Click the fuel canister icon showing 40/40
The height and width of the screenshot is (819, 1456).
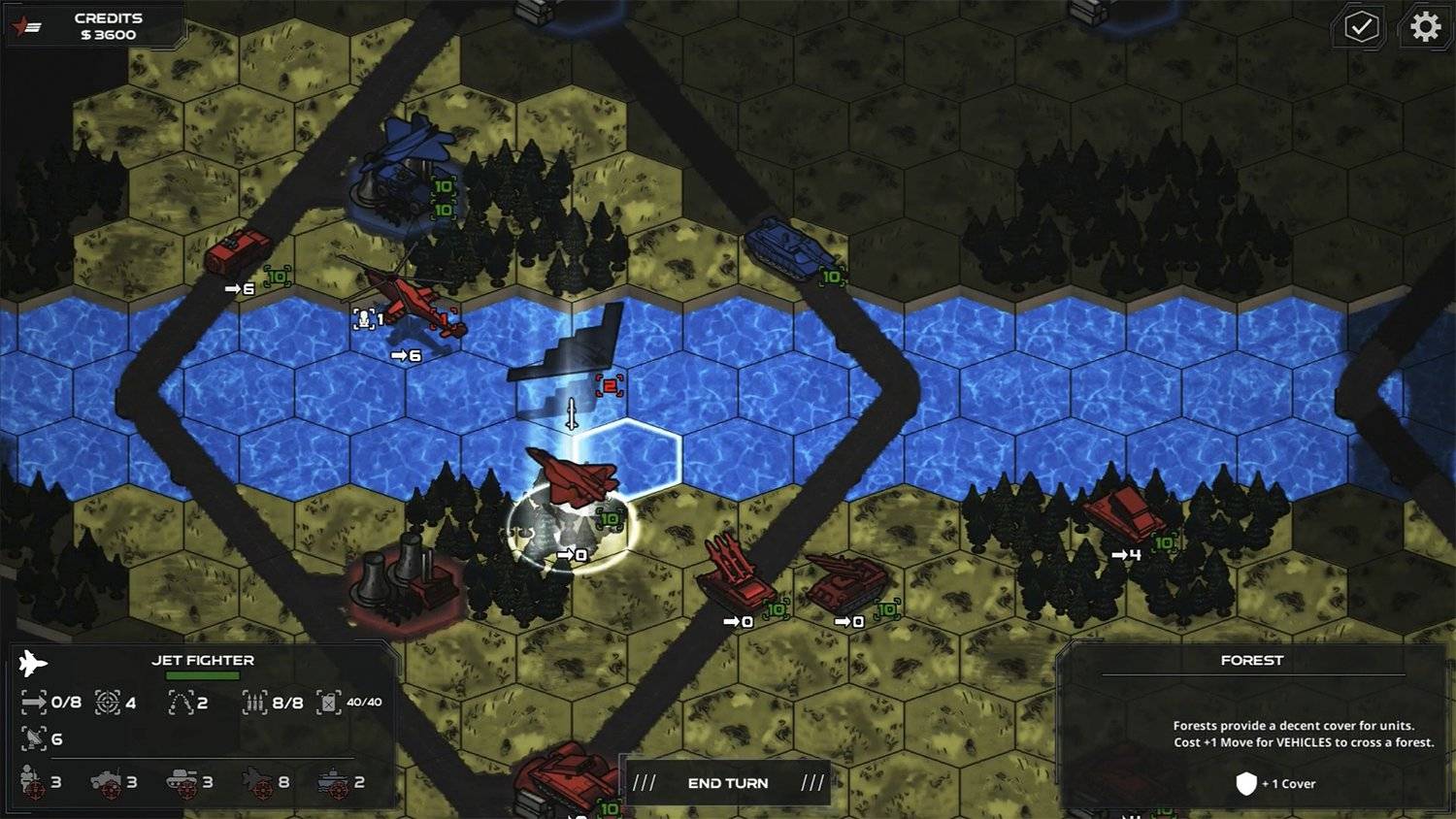[x=329, y=704]
